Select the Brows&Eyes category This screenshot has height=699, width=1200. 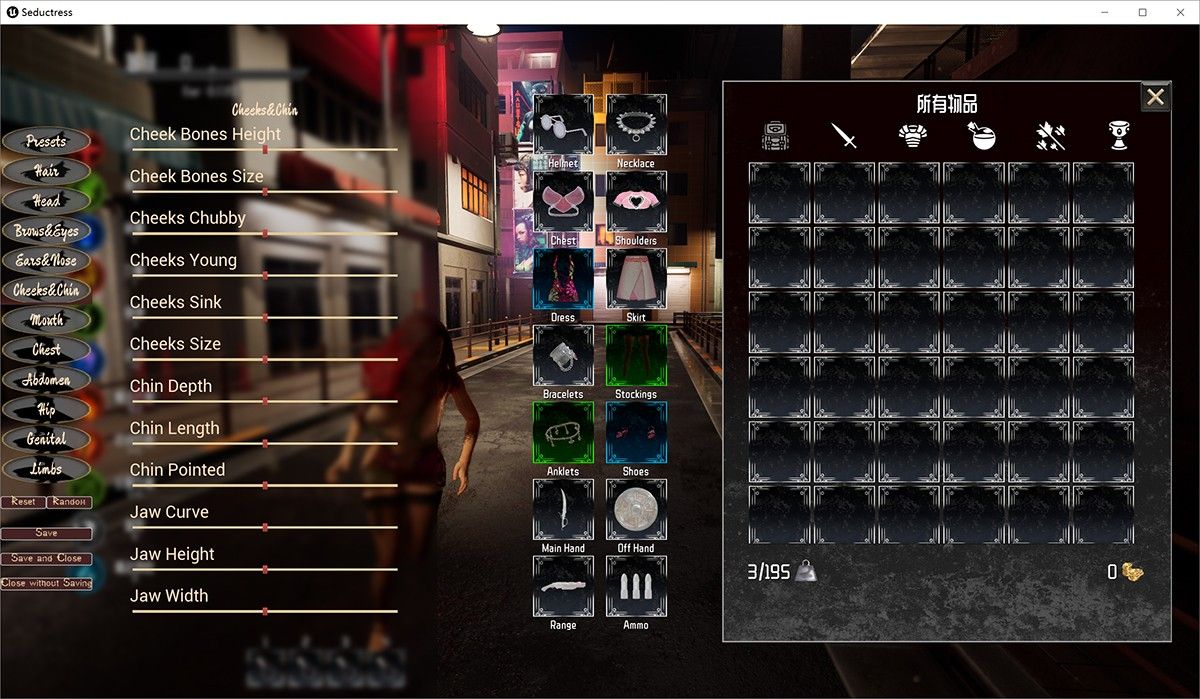tap(46, 231)
